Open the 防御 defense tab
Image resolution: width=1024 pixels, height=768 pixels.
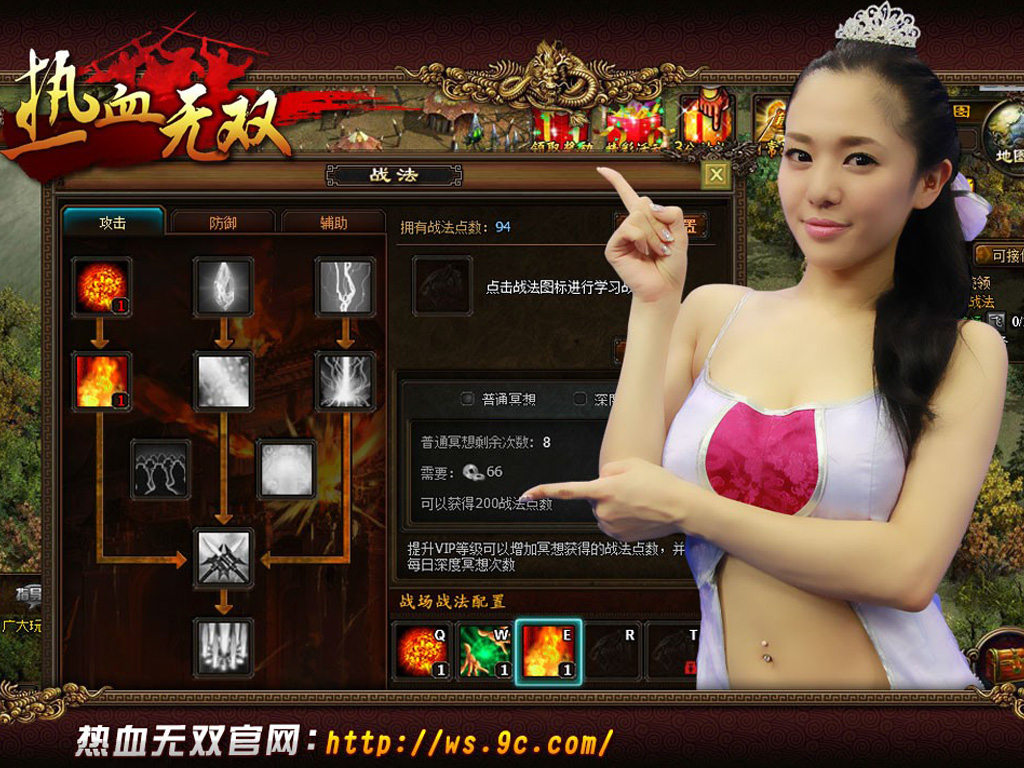coord(222,223)
